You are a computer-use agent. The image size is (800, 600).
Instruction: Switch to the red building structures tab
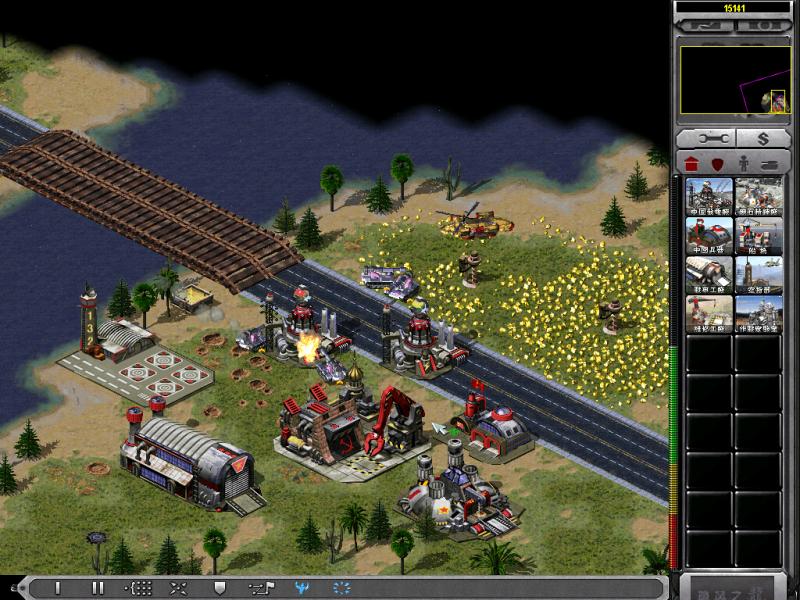tap(690, 163)
